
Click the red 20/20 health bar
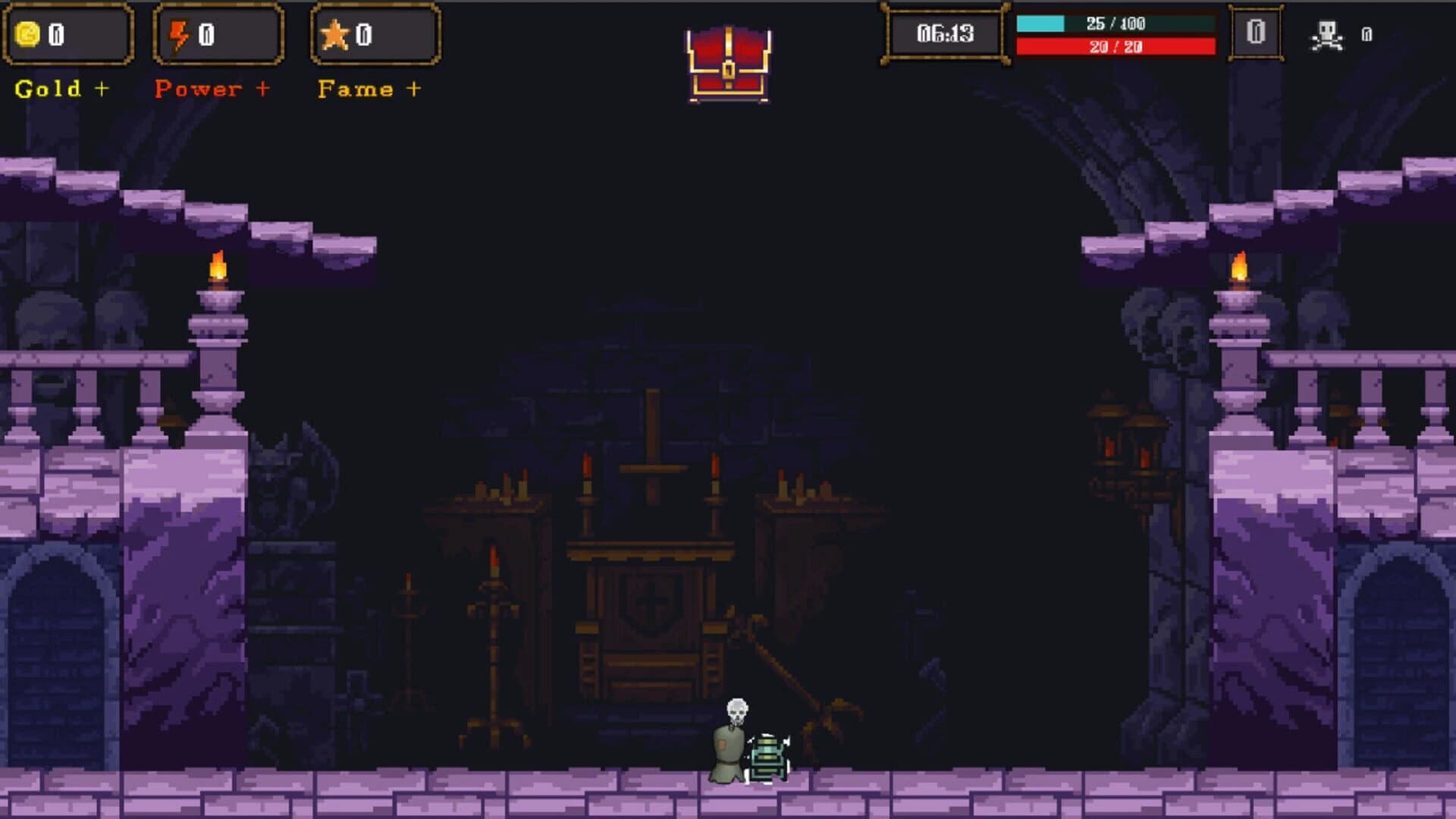click(x=1115, y=47)
